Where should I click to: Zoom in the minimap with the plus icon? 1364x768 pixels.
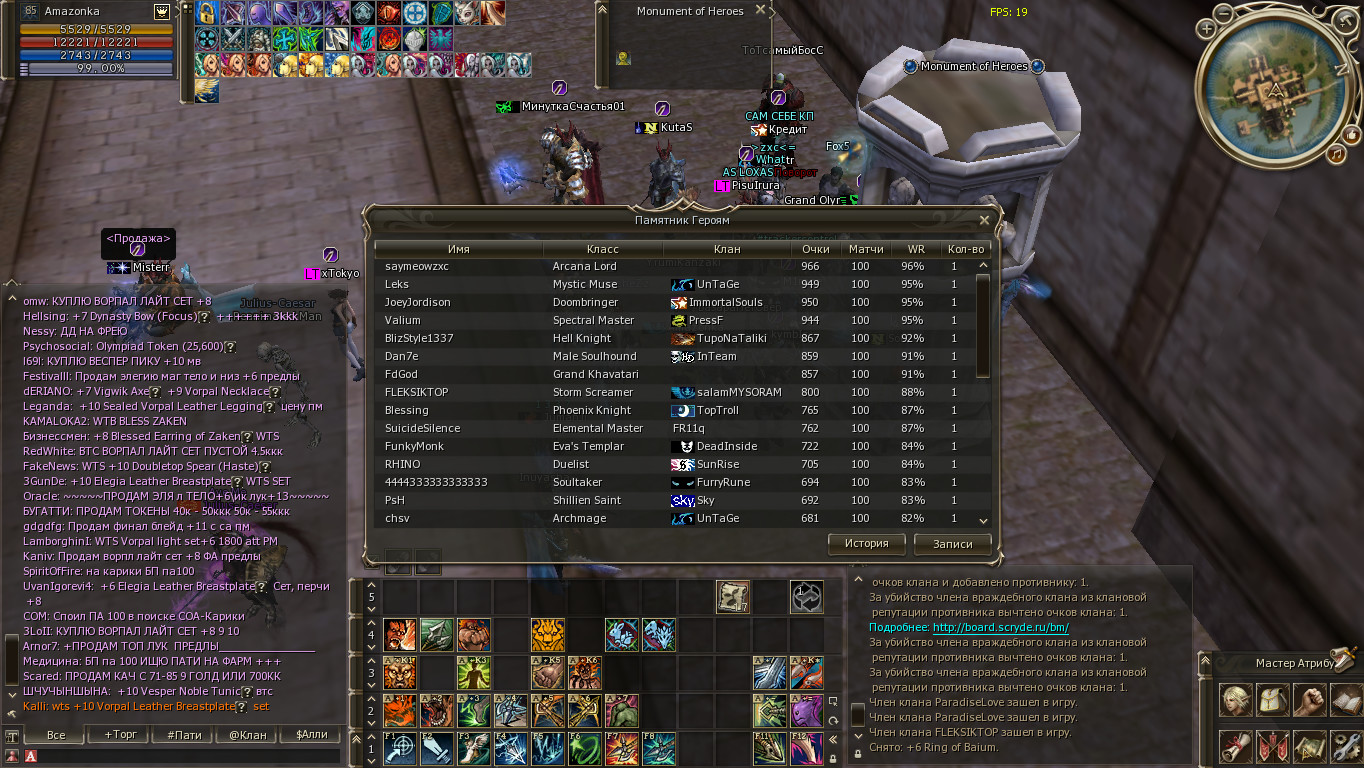click(x=1206, y=29)
